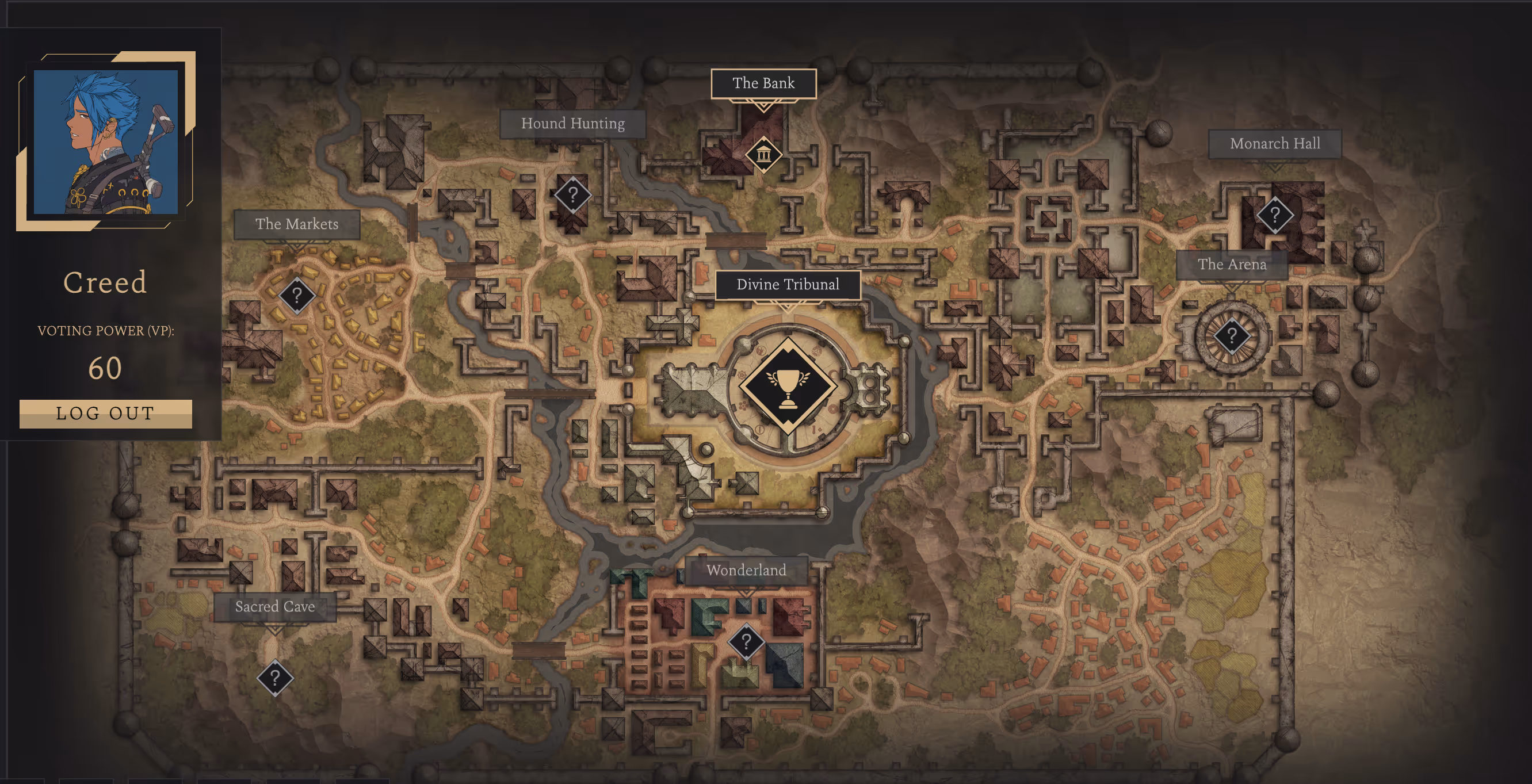Screen dimensions: 1532x784
Task: Open the Divine Tribunal label
Action: [x=788, y=285]
